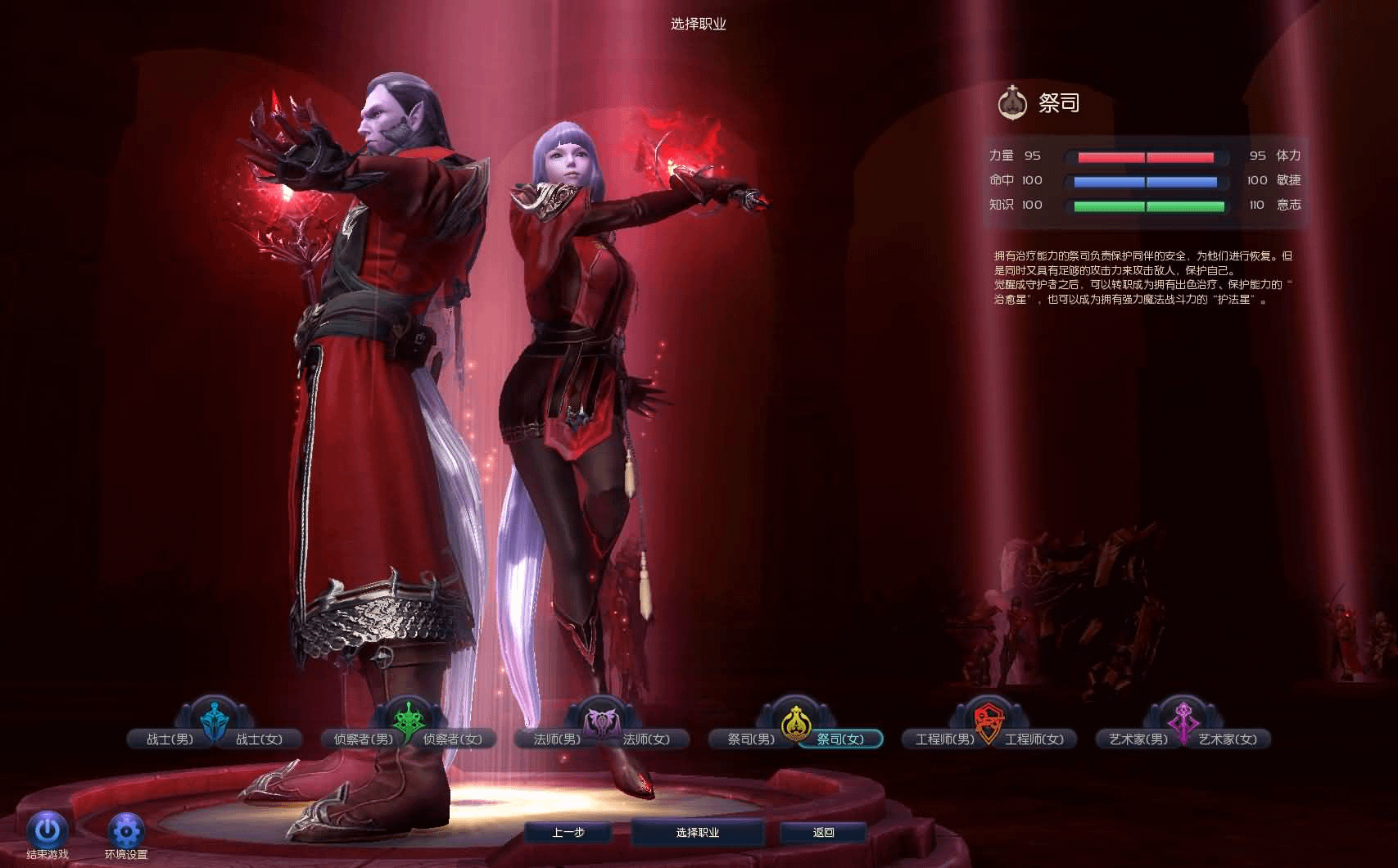This screenshot has width=1398, height=868.
Task: Choose the 法师(男) mage class
Action: click(557, 739)
